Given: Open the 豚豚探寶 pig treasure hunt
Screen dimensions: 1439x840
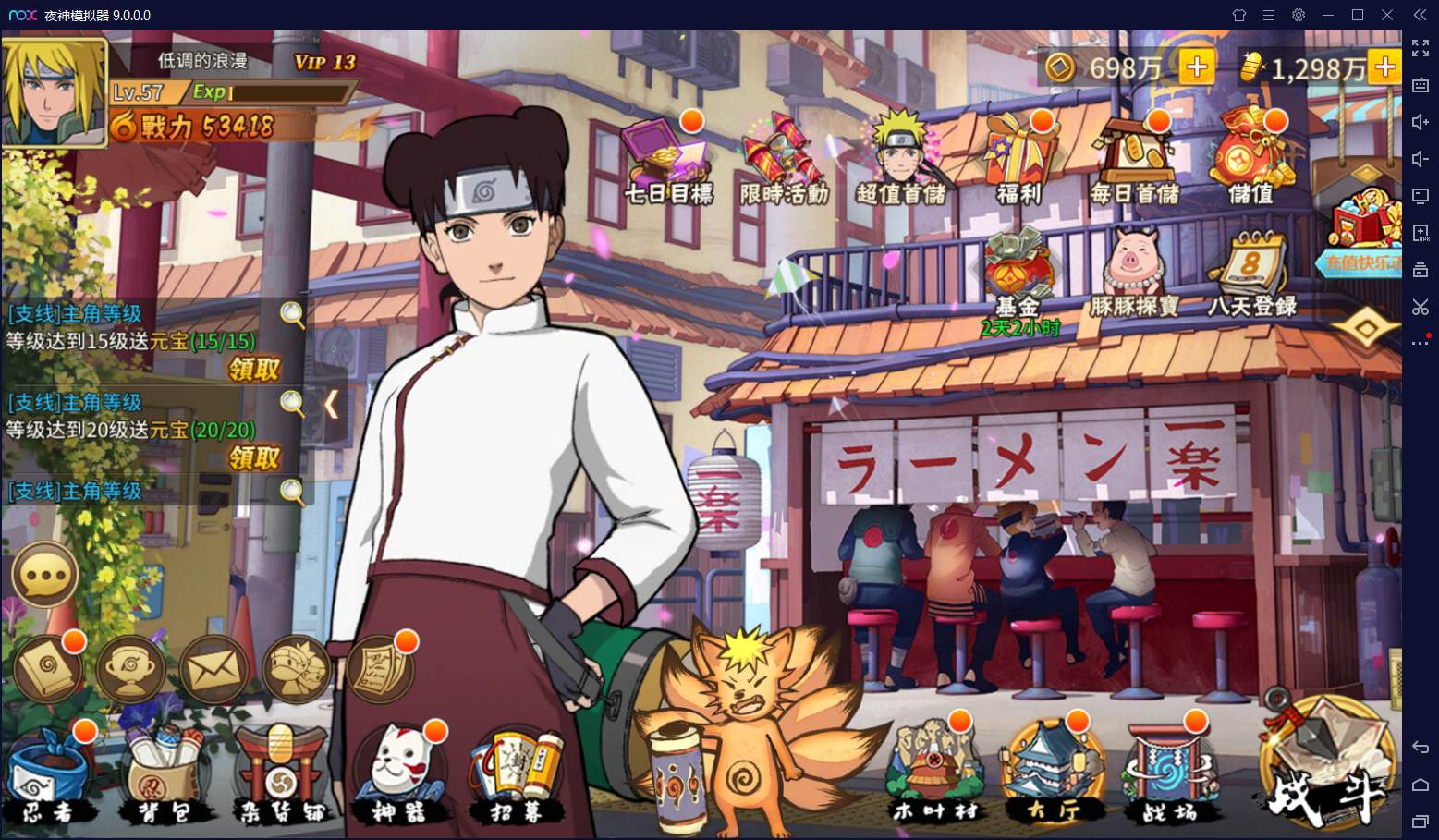Looking at the screenshot, I should coord(1135,273).
